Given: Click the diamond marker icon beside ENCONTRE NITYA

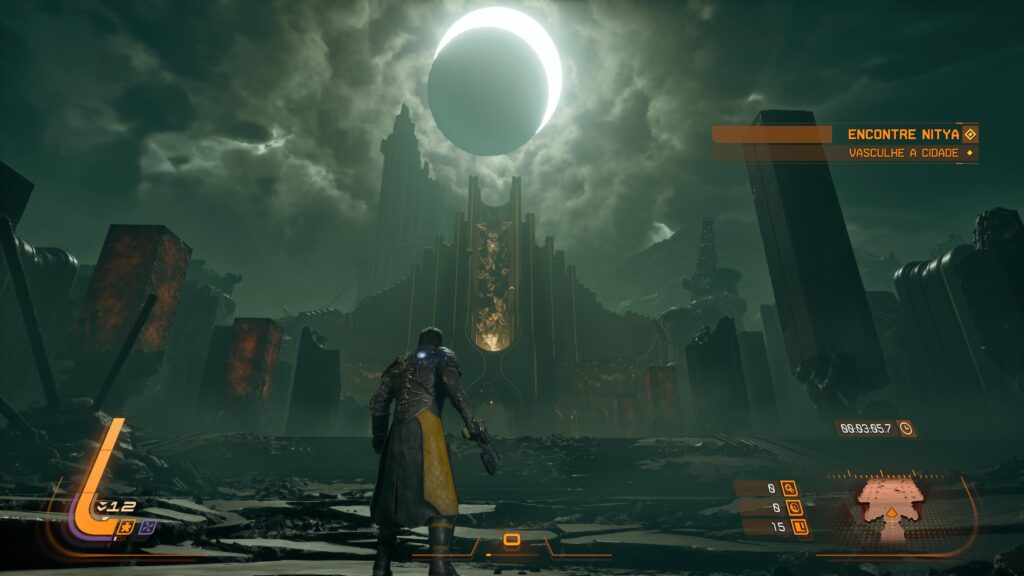Looking at the screenshot, I should point(968,134).
